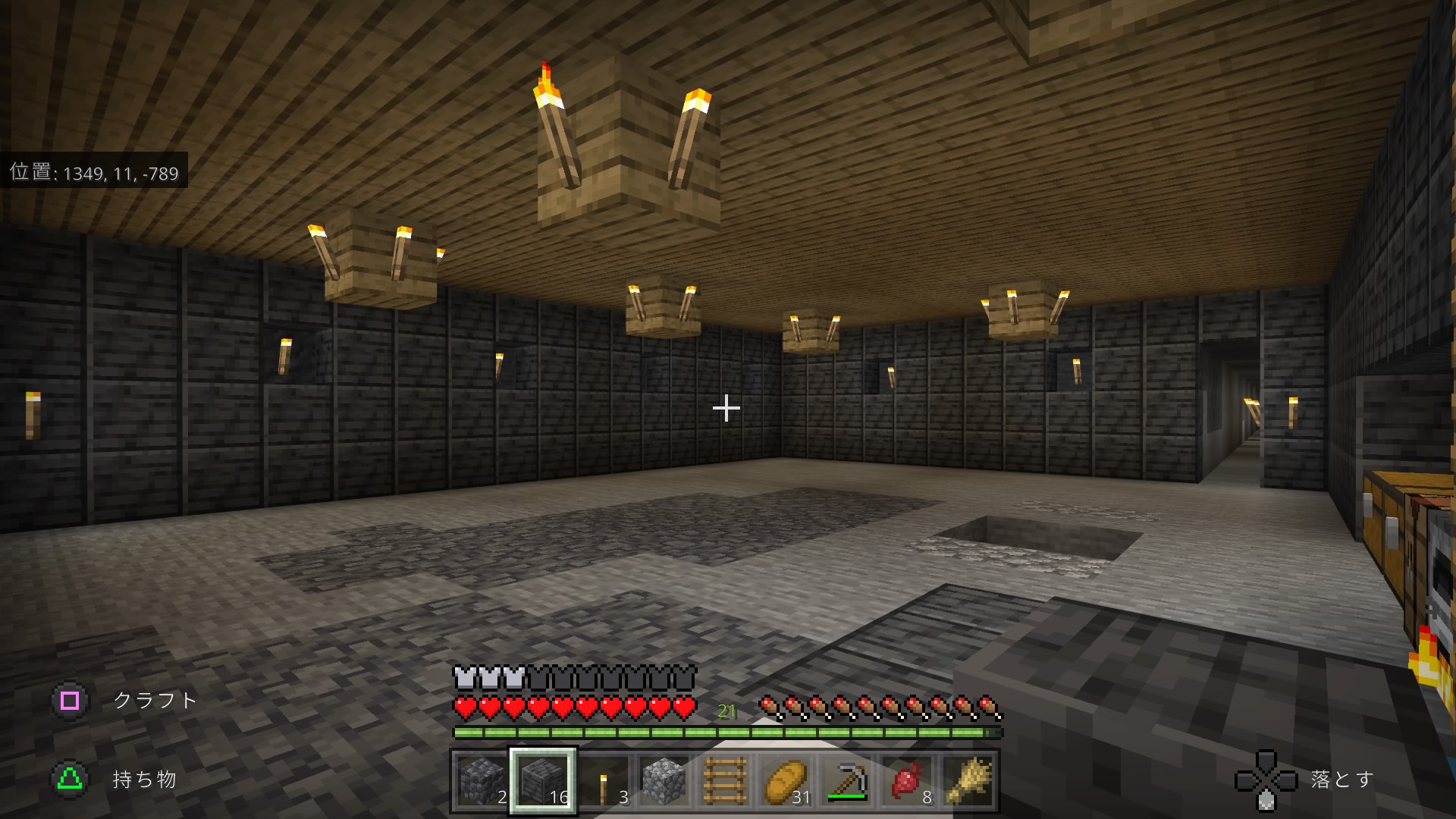1456x819 pixels.
Task: Select the cobblestone block slot
Action: [x=664, y=780]
